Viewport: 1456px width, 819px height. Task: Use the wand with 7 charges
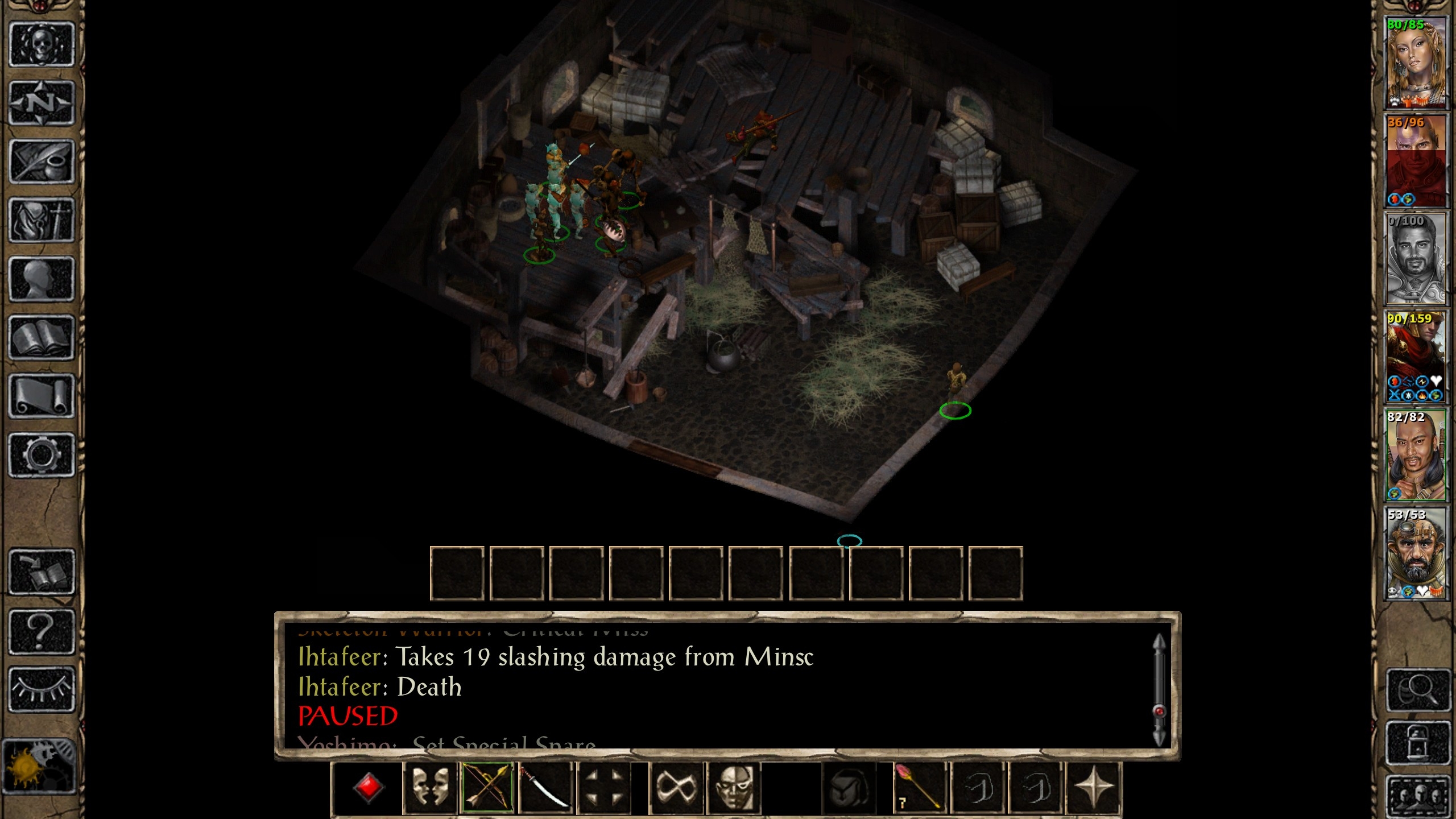919,788
